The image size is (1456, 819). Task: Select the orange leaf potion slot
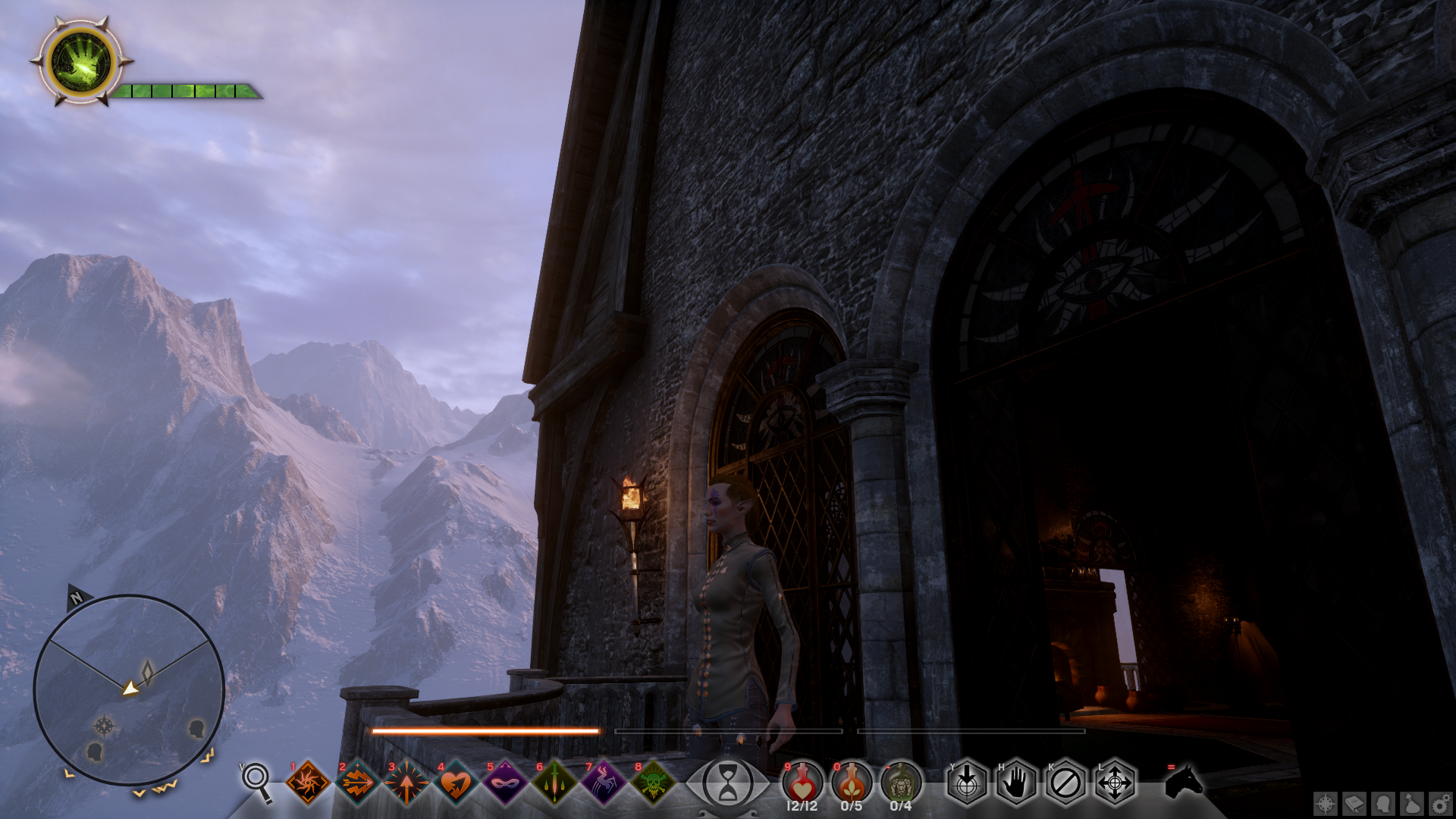pyautogui.click(x=852, y=781)
